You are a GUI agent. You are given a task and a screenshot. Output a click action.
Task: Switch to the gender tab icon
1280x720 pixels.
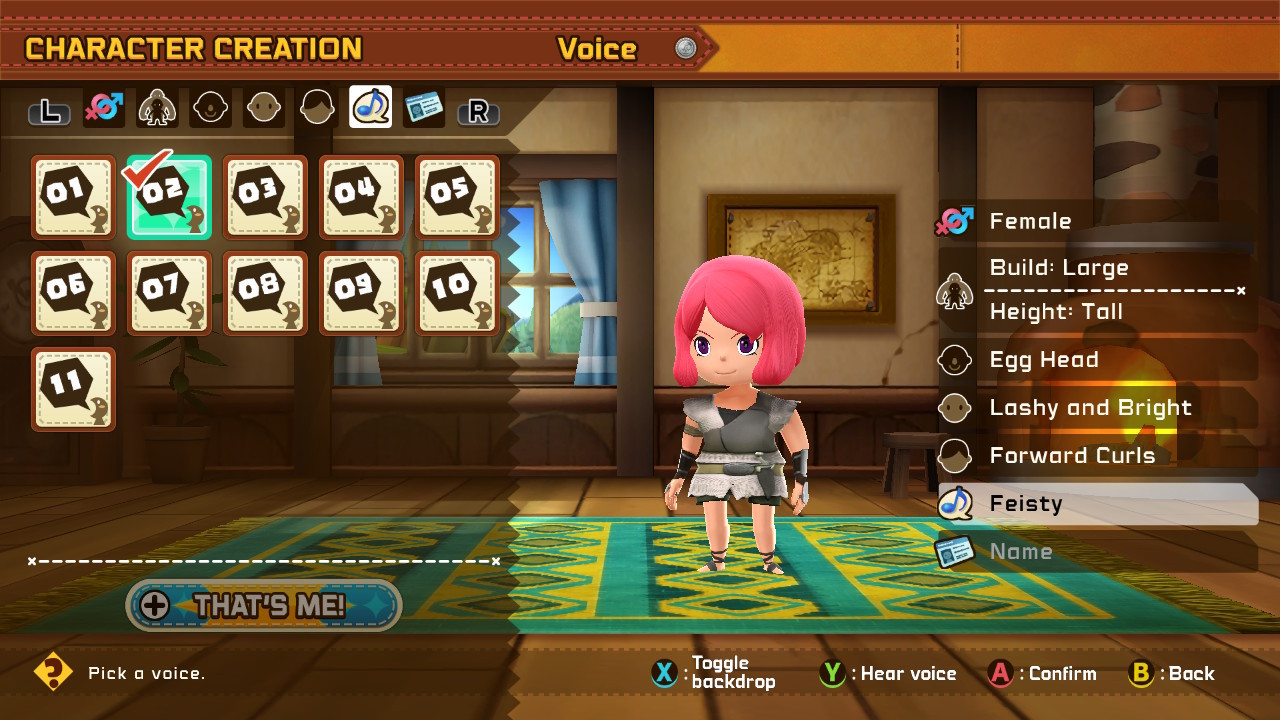tap(104, 108)
